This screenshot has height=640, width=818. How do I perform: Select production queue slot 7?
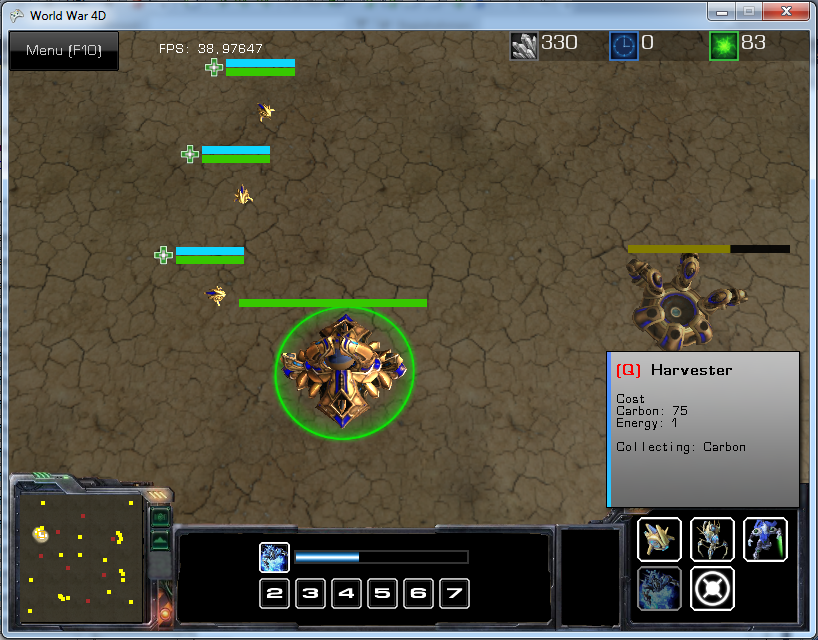tap(454, 594)
